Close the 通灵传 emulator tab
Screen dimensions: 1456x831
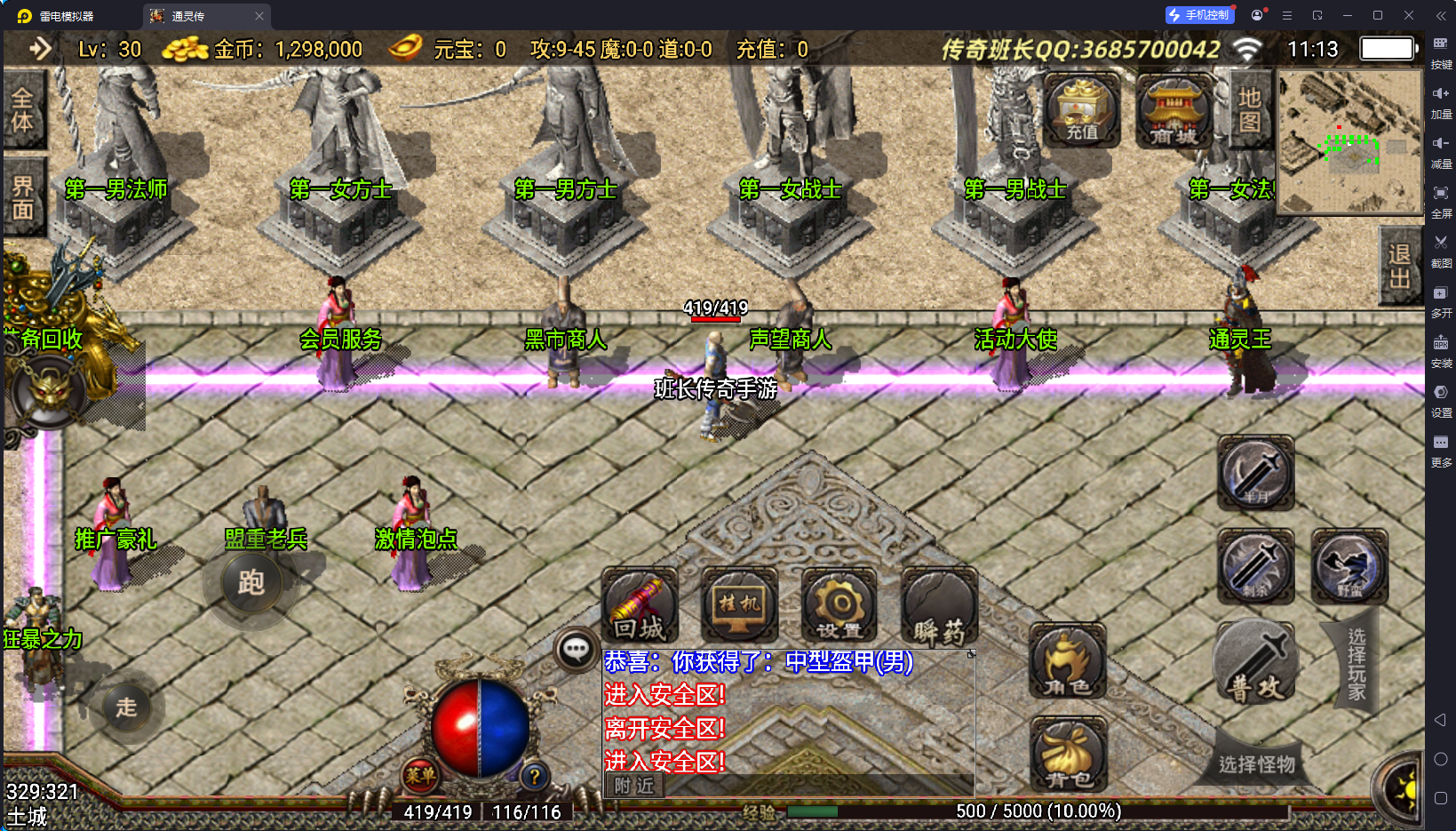pyautogui.click(x=259, y=16)
